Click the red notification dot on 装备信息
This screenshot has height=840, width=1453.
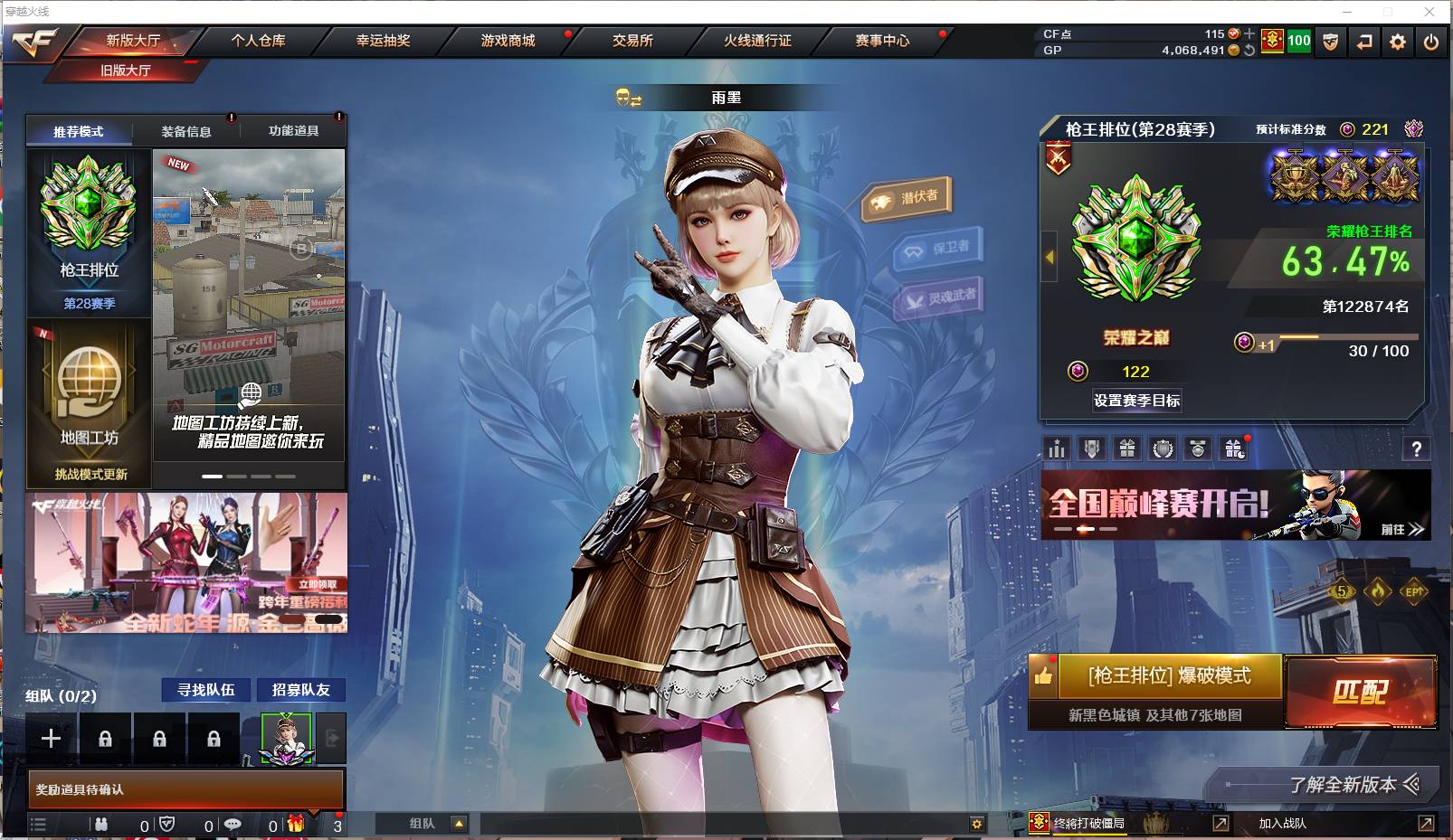pos(232,118)
